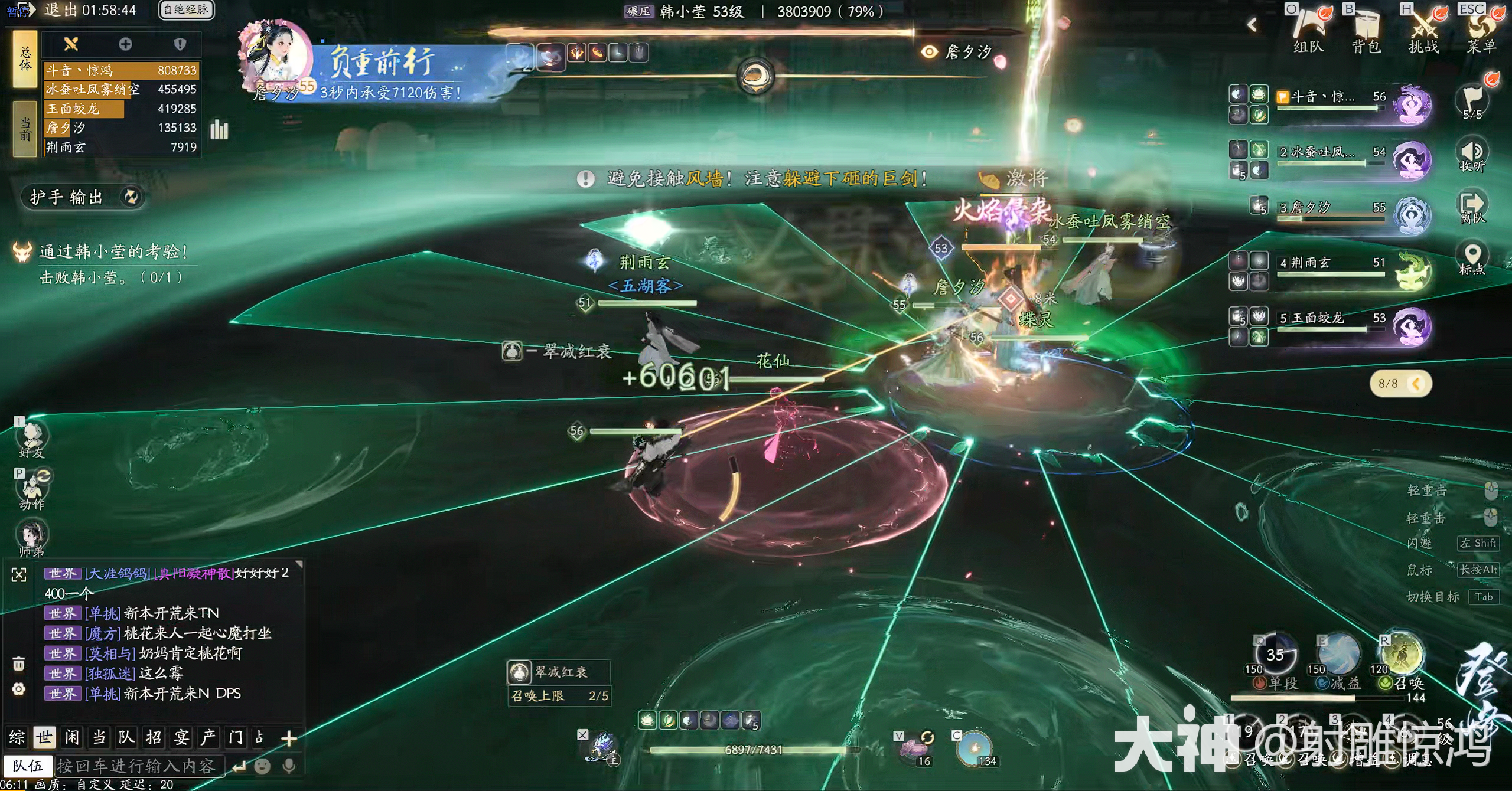Open the 背包 backpack
Viewport: 1512px width, 791px height.
(1366, 31)
